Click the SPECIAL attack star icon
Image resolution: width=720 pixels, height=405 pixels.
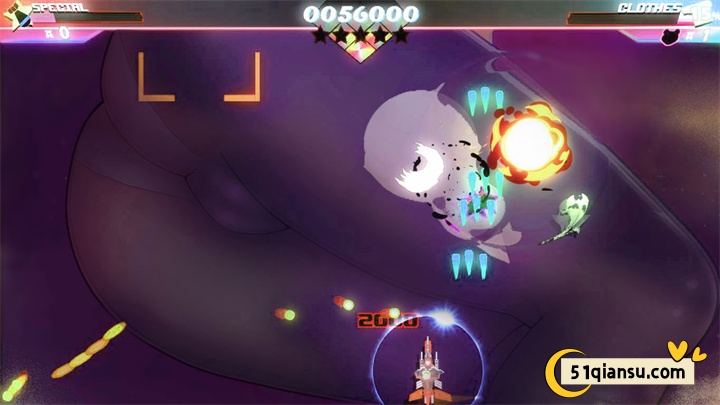point(17,14)
